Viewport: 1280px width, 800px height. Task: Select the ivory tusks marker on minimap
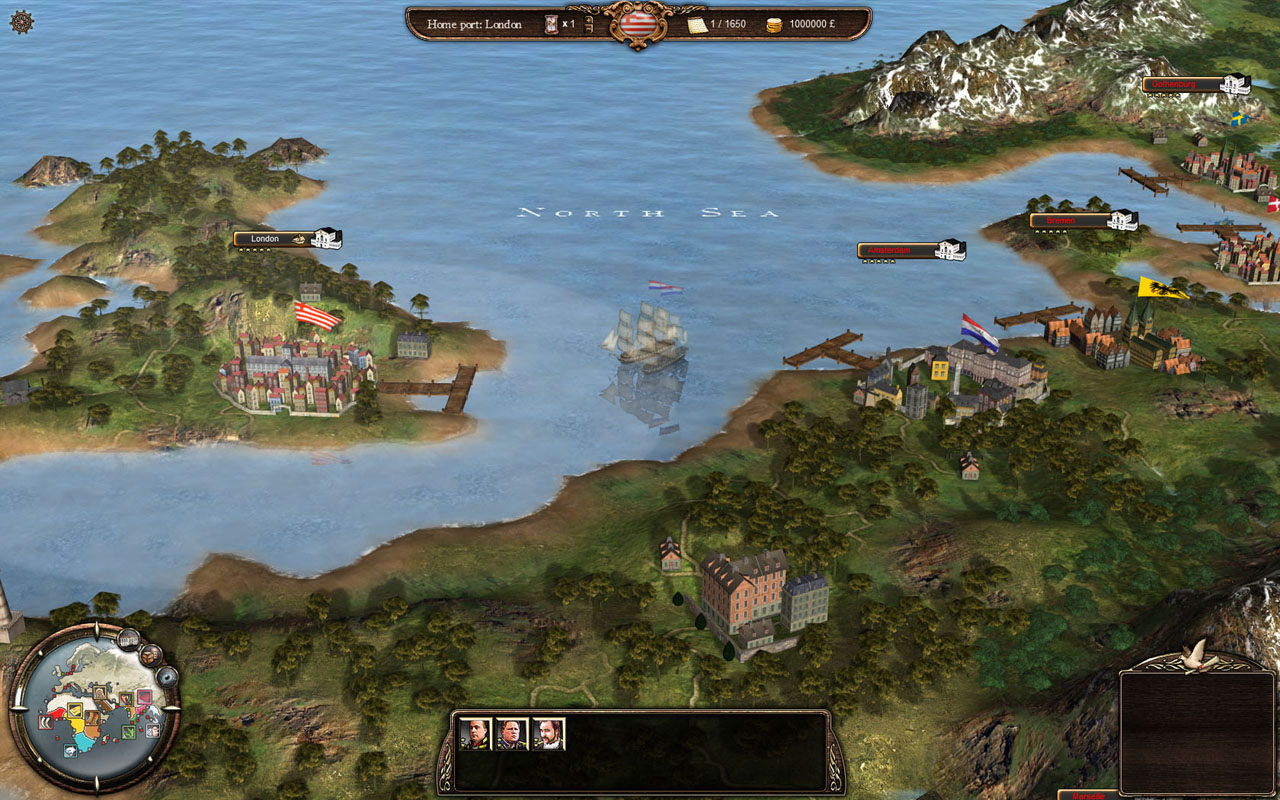44,720
